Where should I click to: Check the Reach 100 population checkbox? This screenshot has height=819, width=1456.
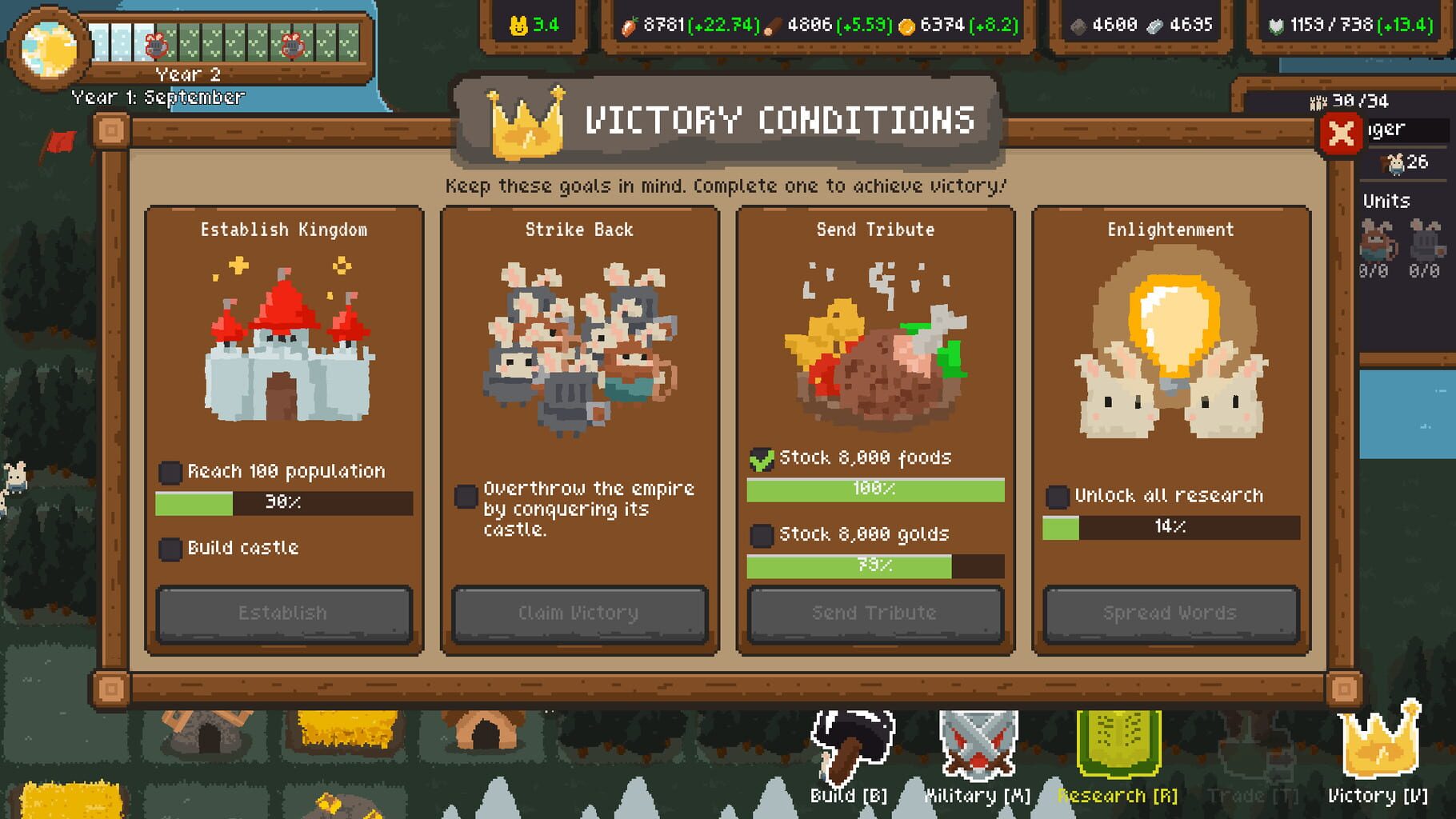click(x=170, y=473)
